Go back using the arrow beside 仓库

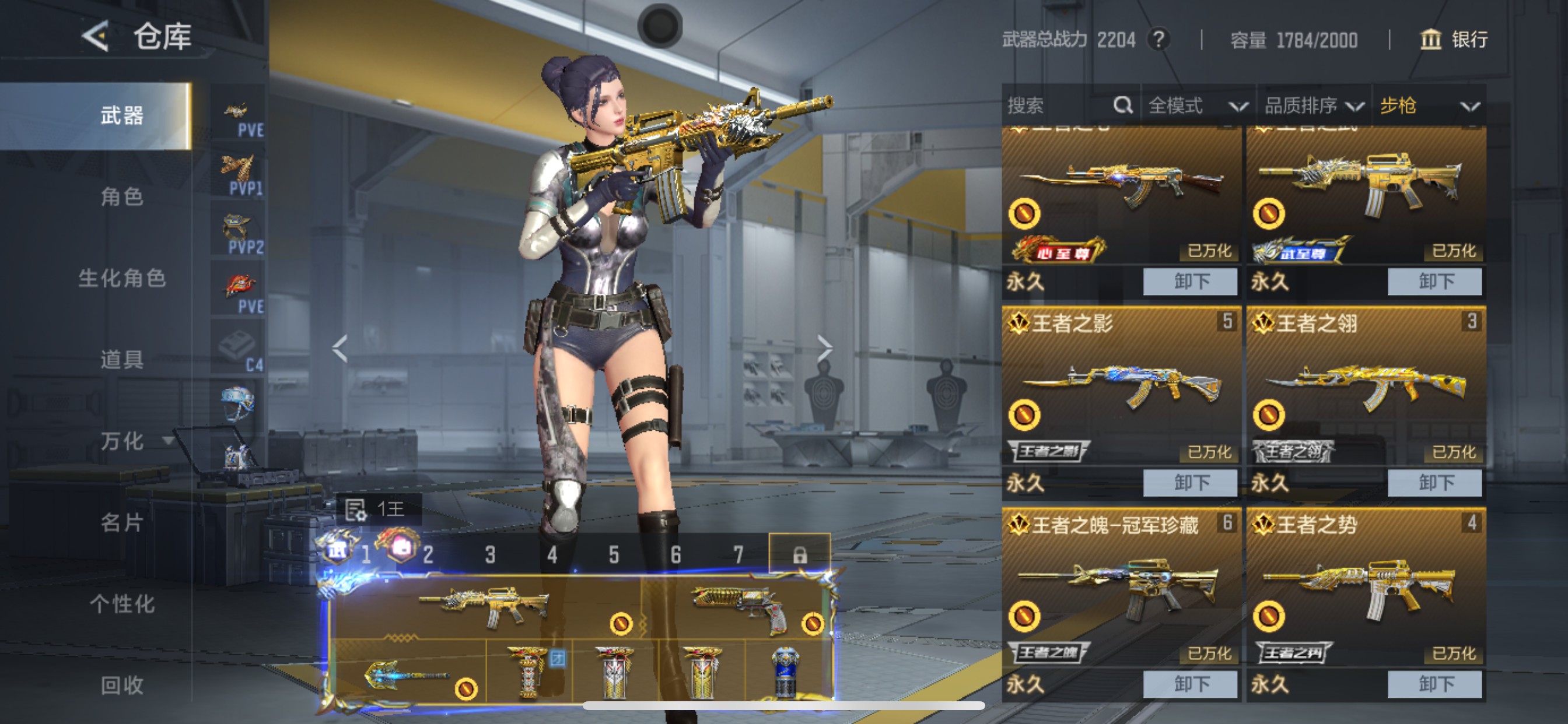(96, 37)
